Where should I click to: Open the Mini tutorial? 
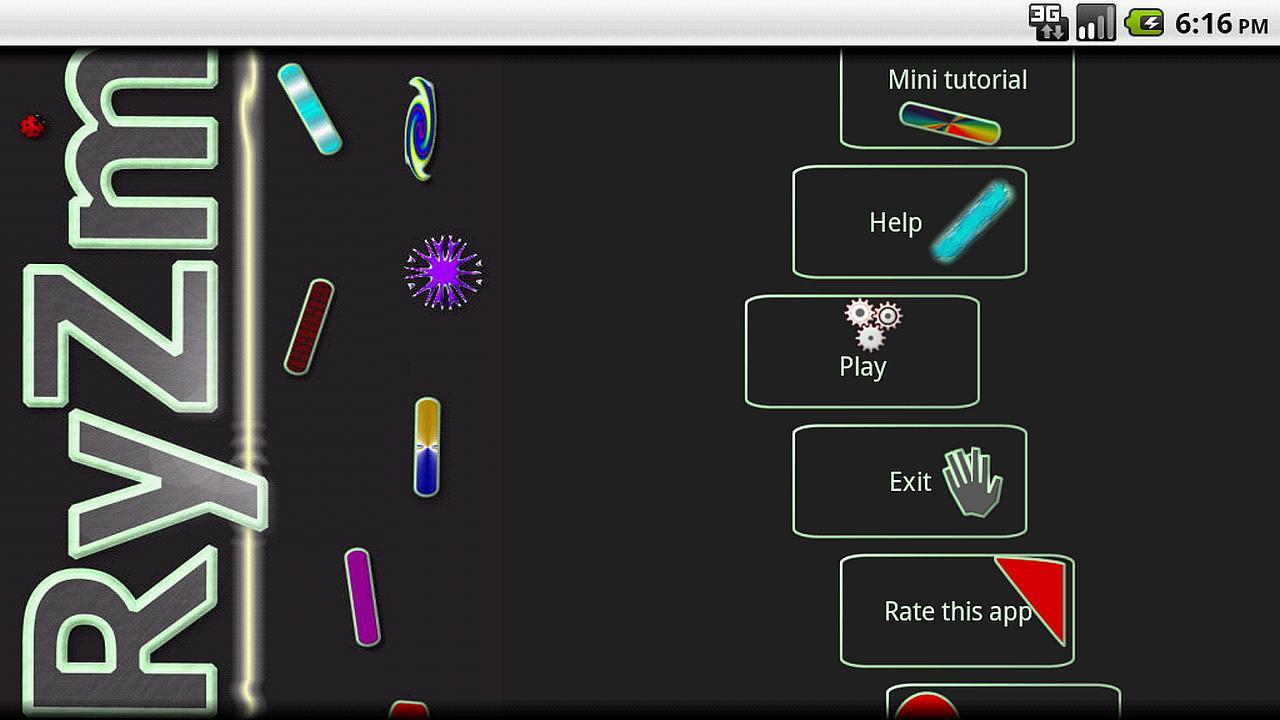[x=957, y=98]
